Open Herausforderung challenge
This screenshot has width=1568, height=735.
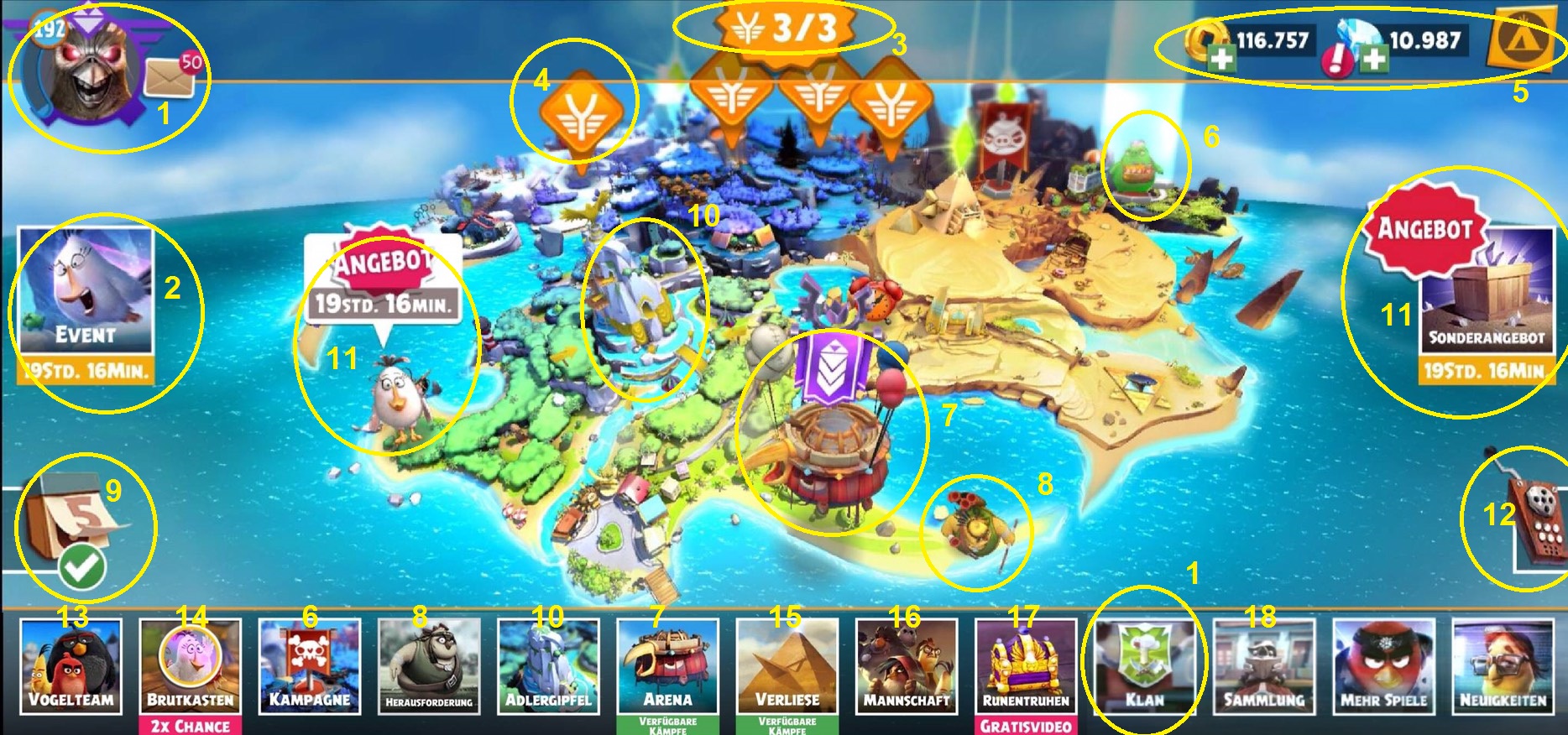pyautogui.click(x=429, y=666)
